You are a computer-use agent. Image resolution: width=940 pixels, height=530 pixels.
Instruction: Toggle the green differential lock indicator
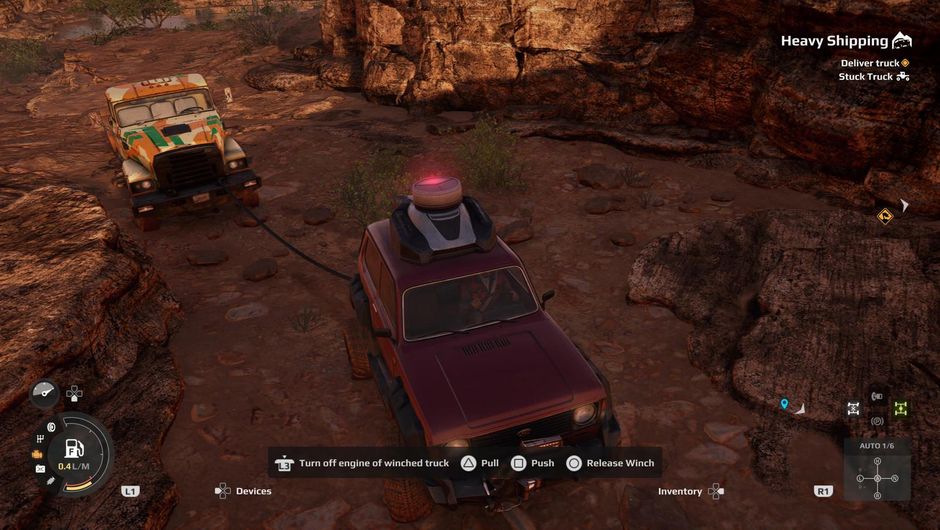(901, 408)
